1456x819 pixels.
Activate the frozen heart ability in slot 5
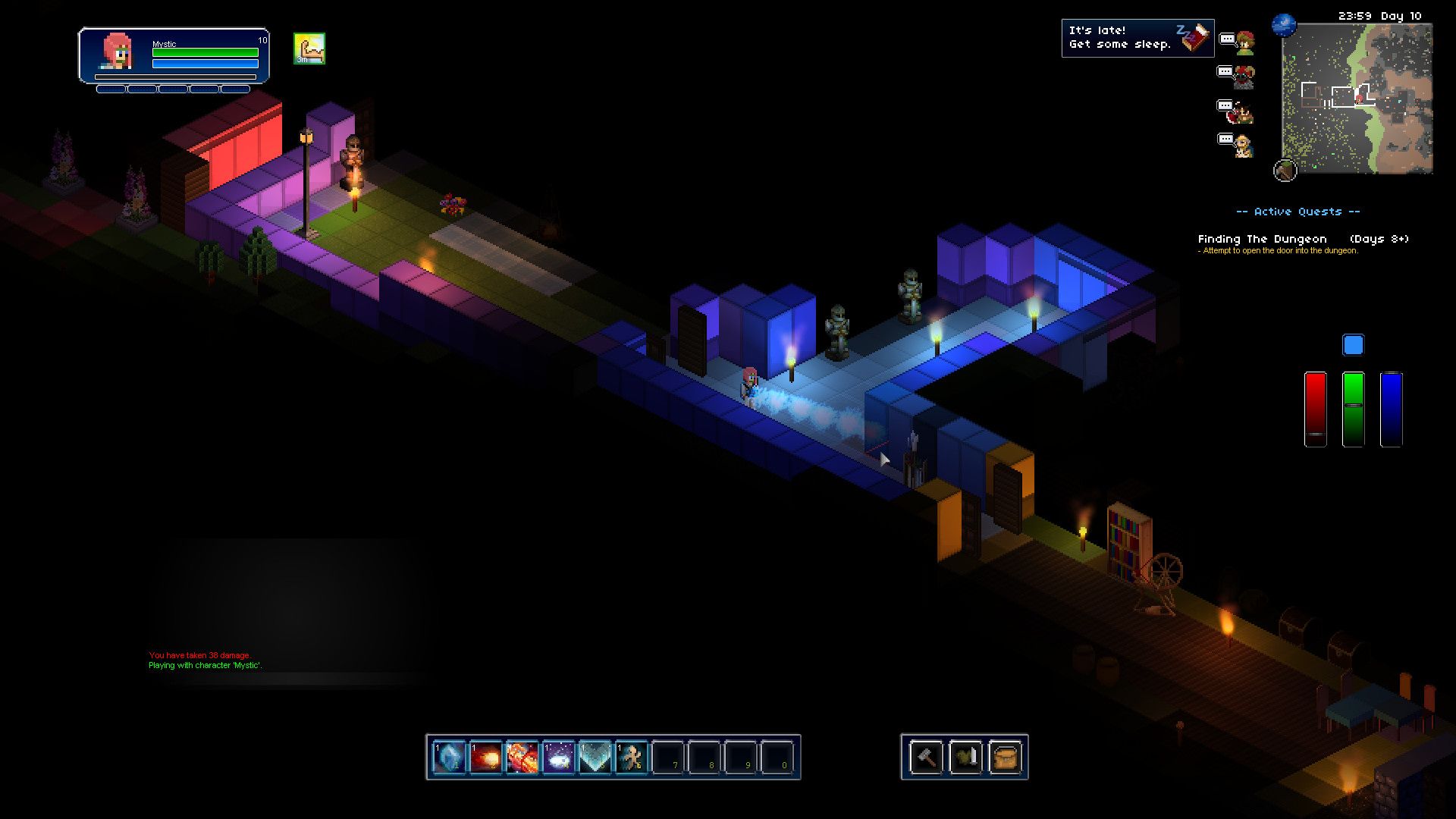(595, 757)
